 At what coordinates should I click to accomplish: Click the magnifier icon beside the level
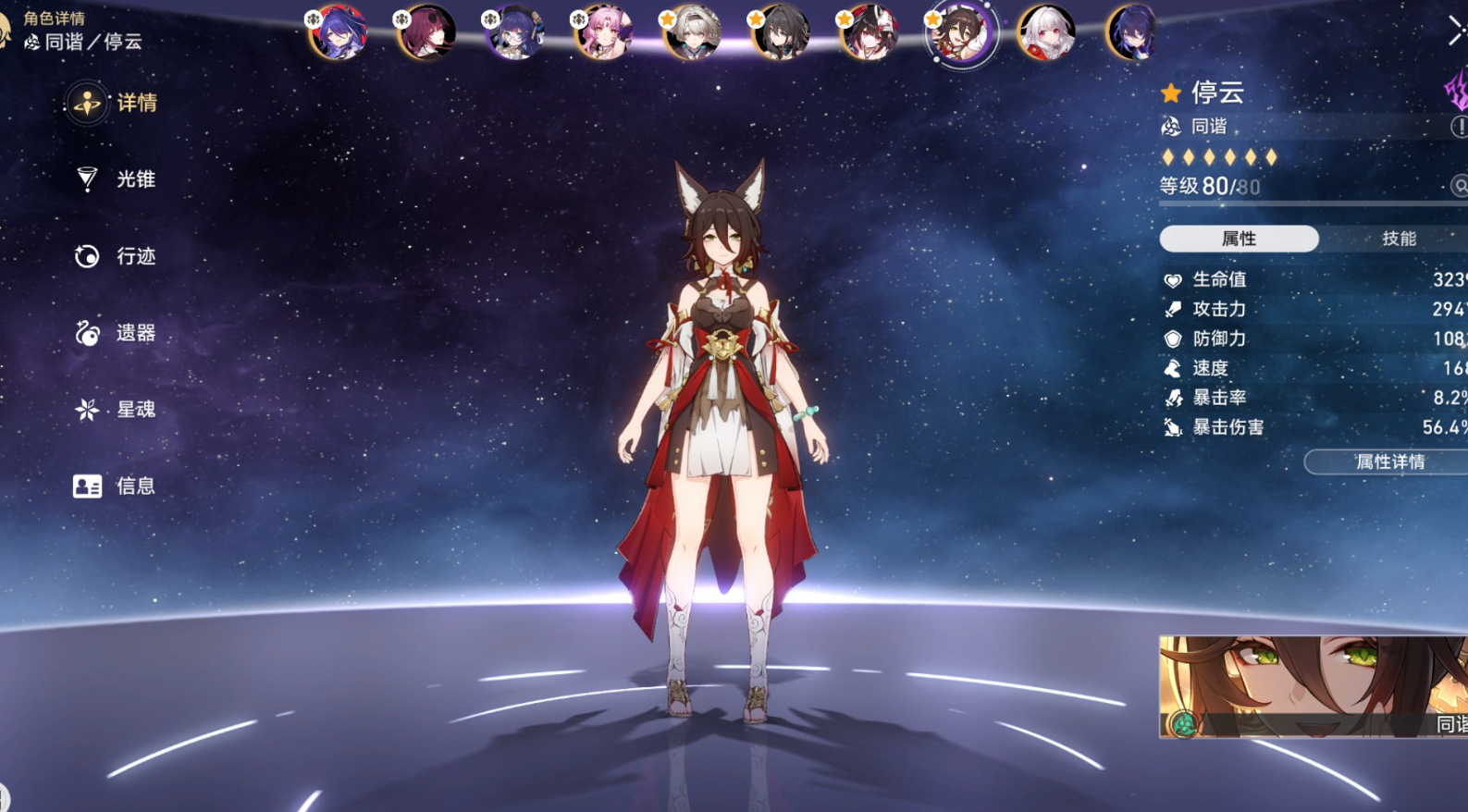tap(1459, 187)
